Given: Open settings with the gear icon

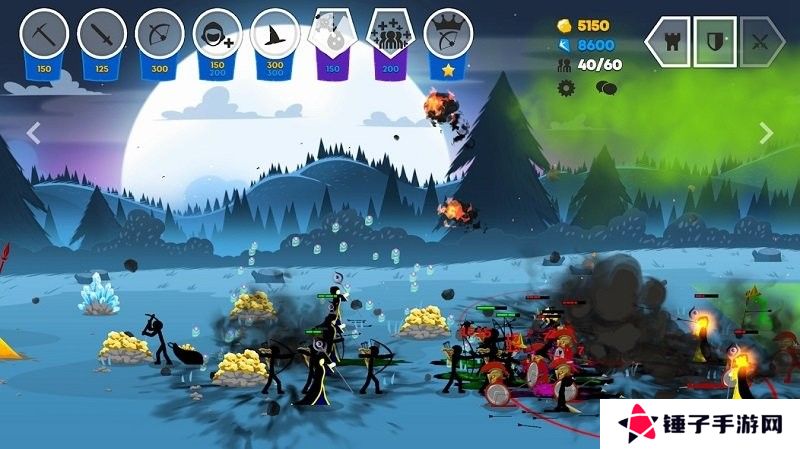Looking at the screenshot, I should coord(567,87).
